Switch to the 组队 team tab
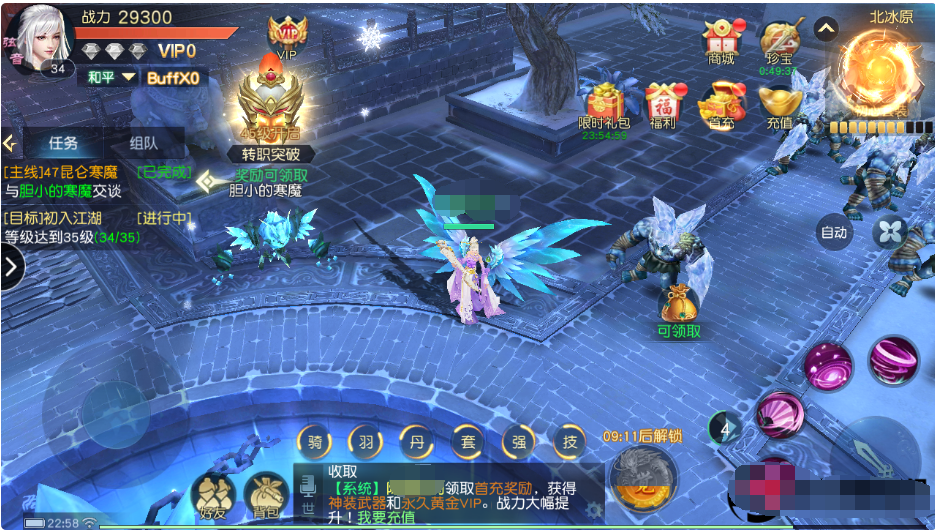This screenshot has height=530, width=935. click(x=143, y=143)
